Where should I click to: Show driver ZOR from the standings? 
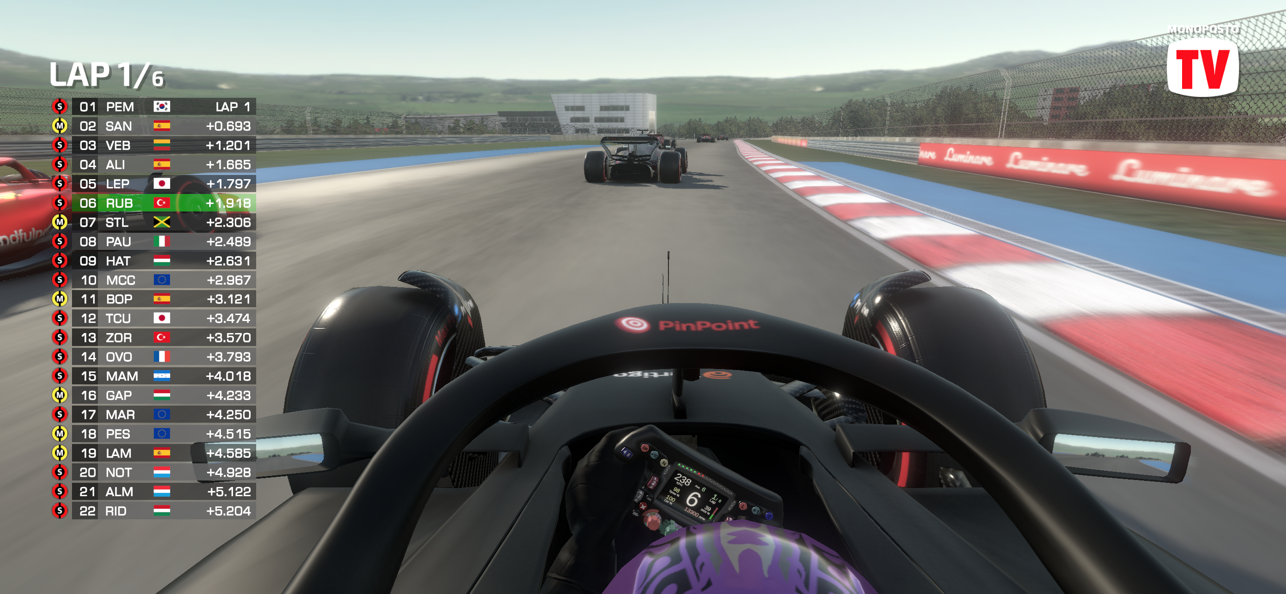155,338
